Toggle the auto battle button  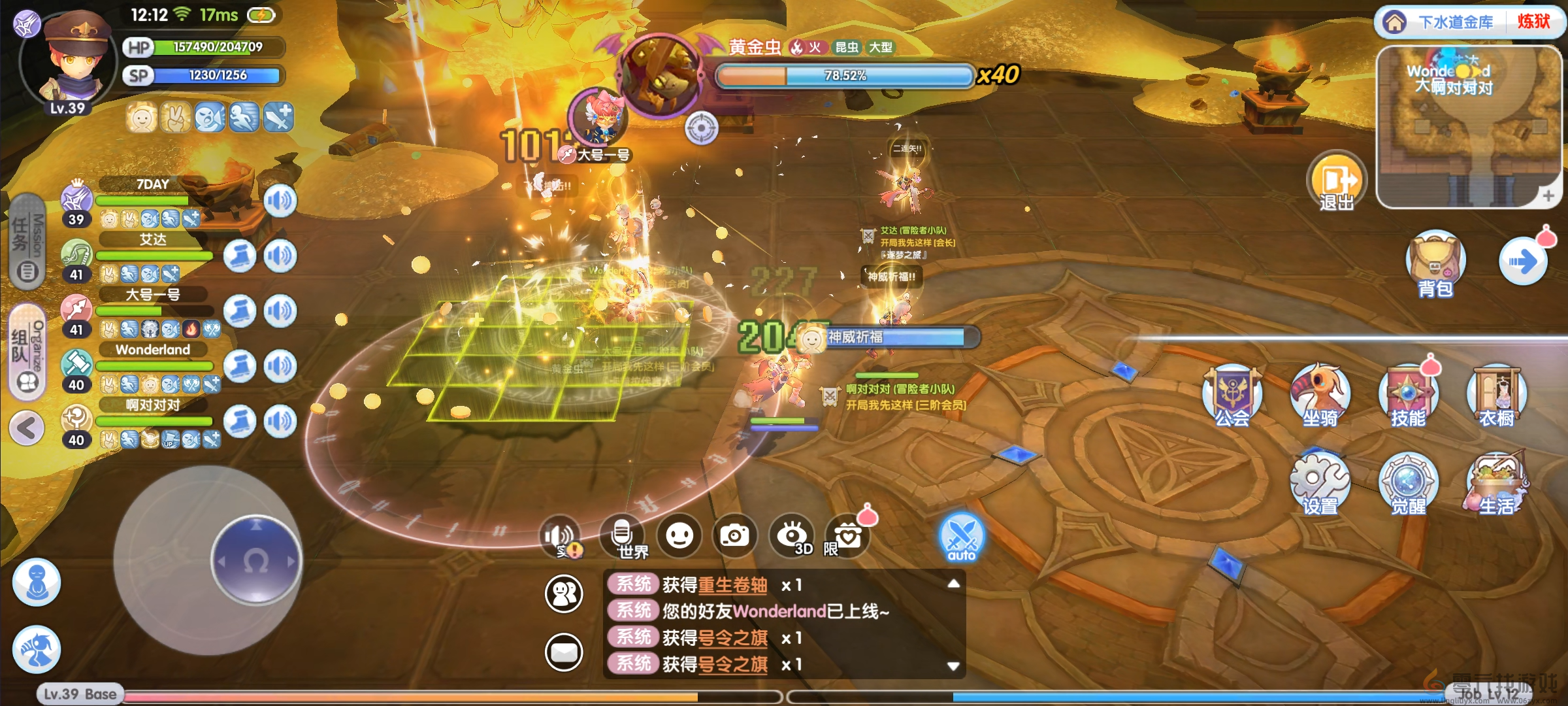point(961,537)
